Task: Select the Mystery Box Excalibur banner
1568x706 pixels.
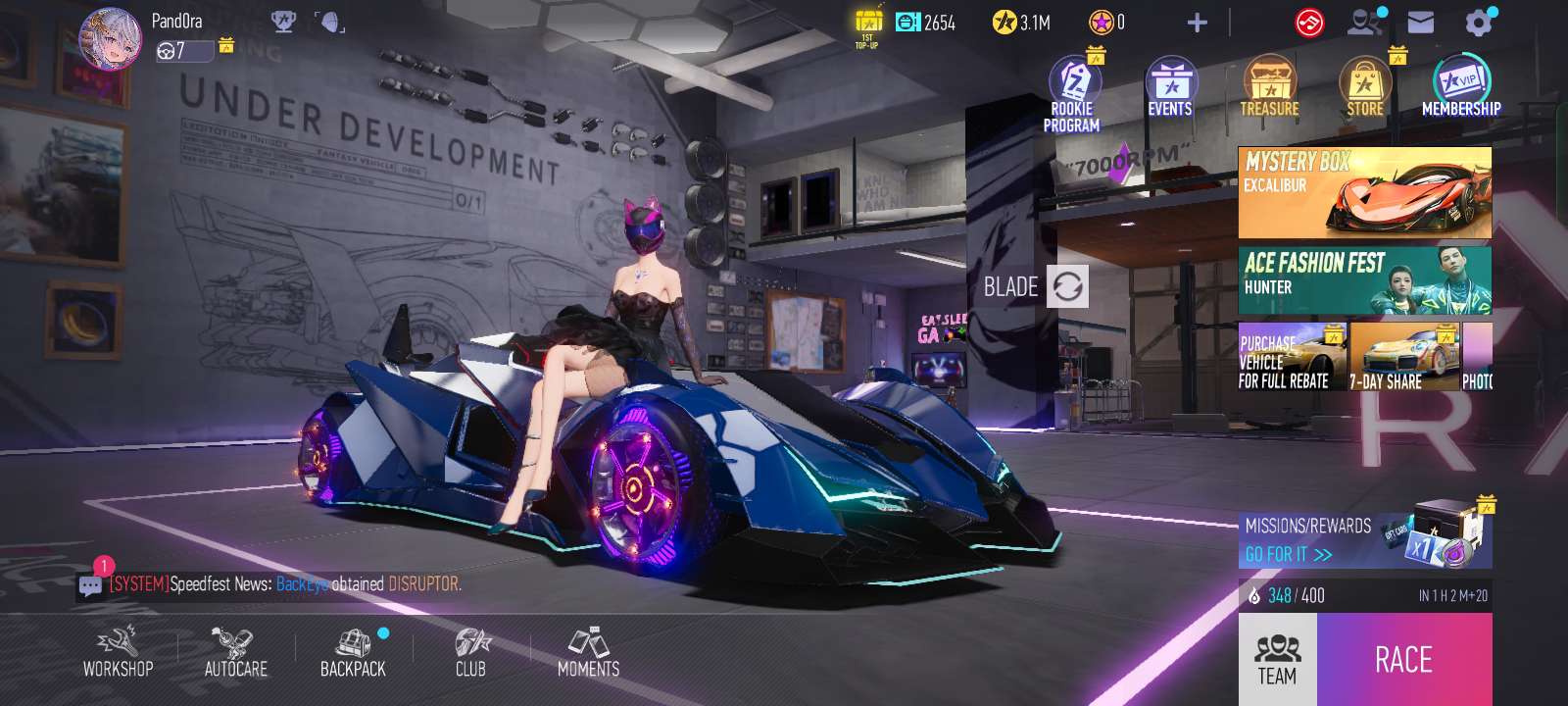Action: click(x=1364, y=192)
